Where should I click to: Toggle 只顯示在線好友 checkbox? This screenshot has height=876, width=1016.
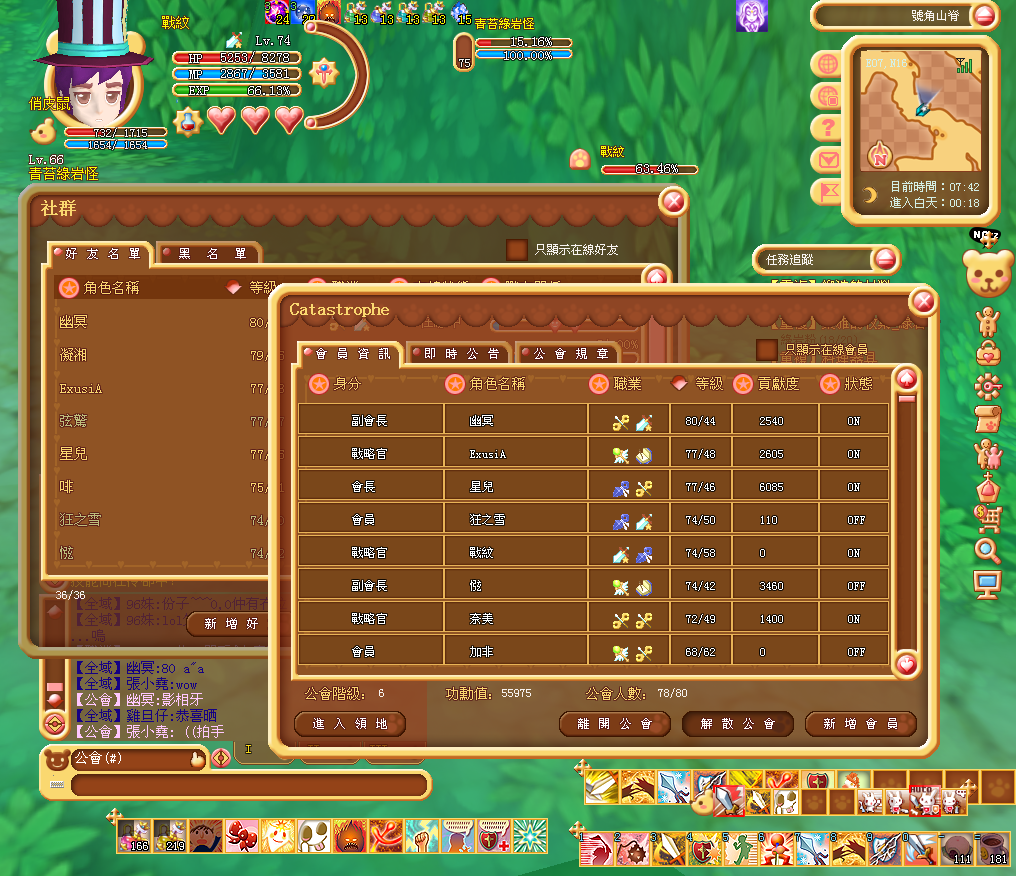click(517, 249)
